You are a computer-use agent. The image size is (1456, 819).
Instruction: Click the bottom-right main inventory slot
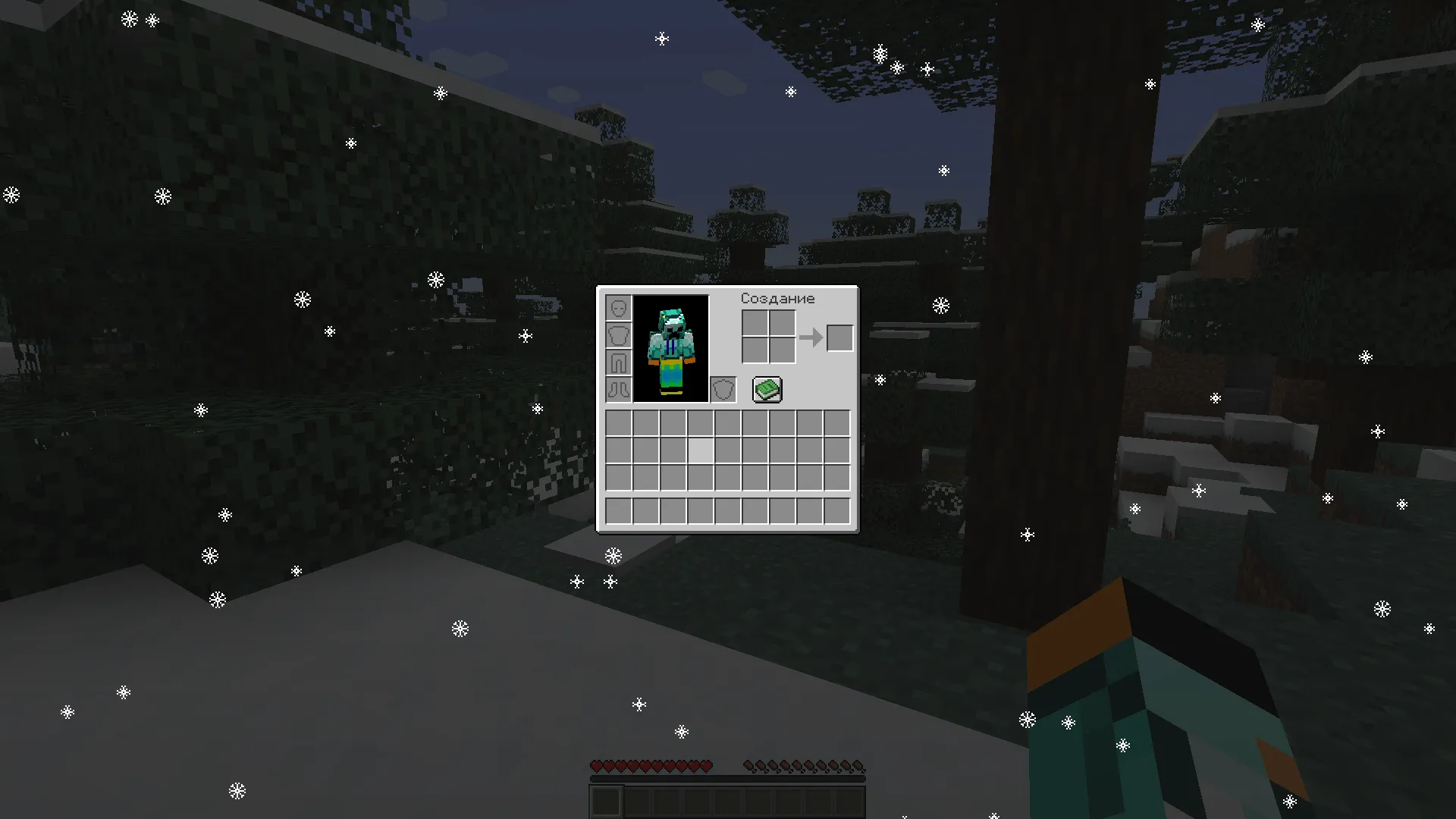(x=837, y=478)
